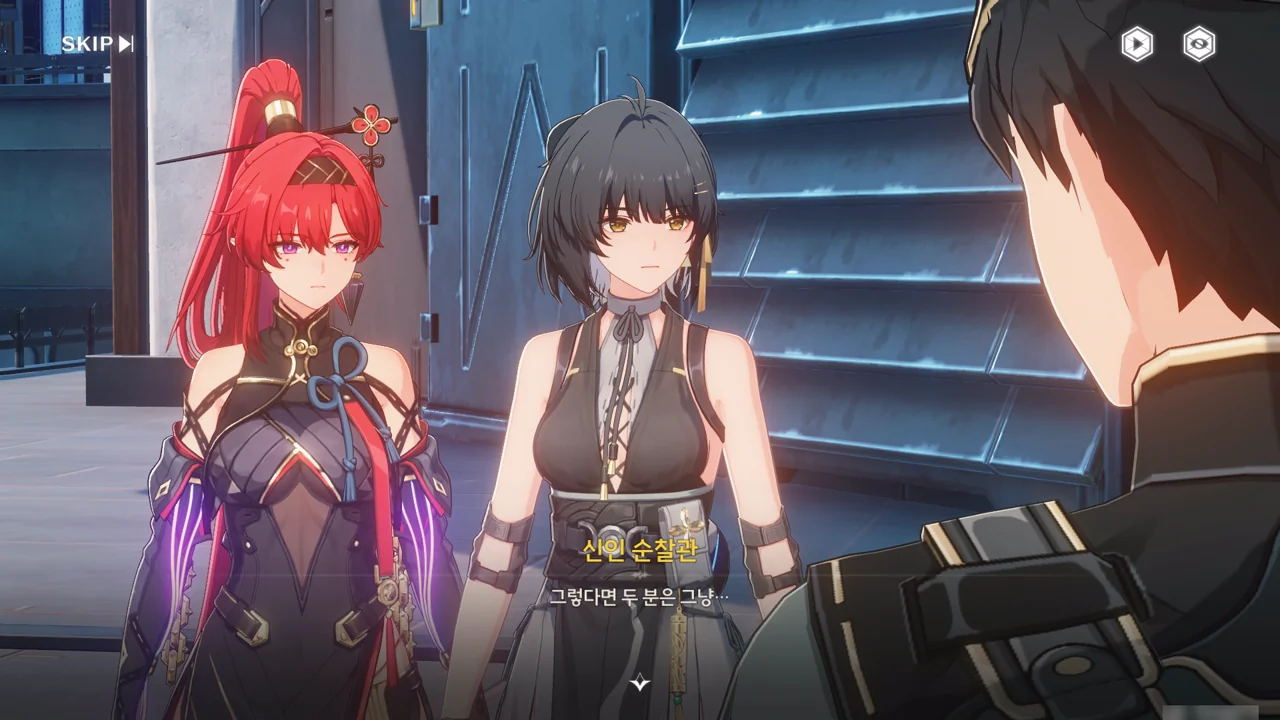The height and width of the screenshot is (720, 1280).
Task: Hide the dialogue interface
Action: pyautogui.click(x=1199, y=44)
